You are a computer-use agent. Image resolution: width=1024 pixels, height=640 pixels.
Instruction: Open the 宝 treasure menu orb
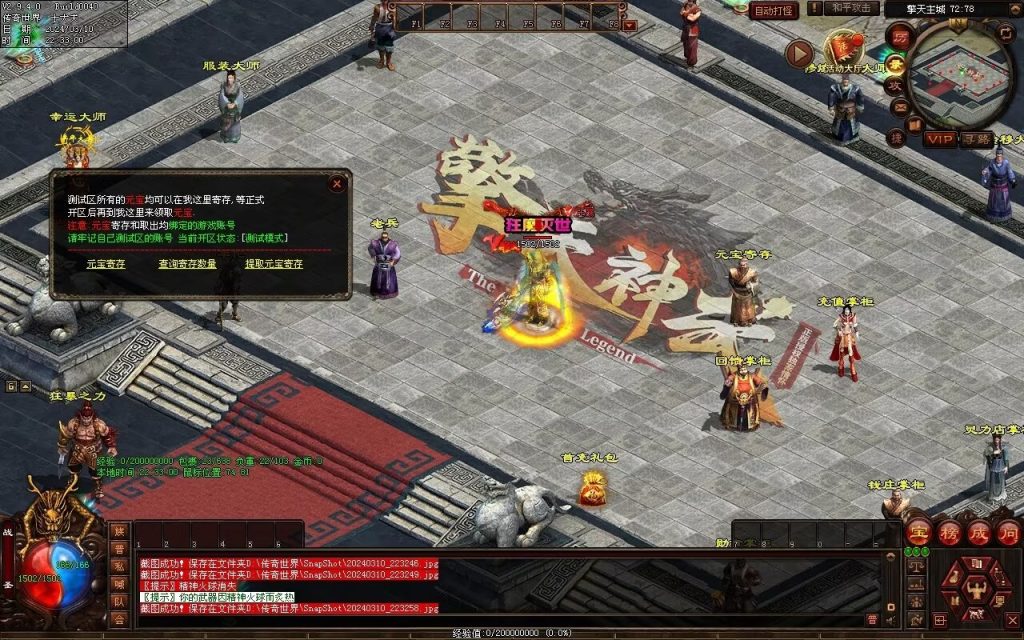[919, 532]
